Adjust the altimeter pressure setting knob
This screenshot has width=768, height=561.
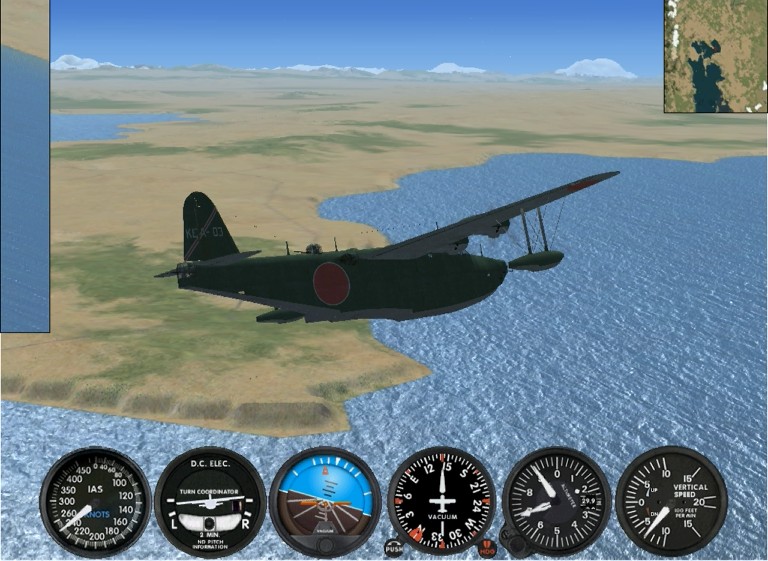[x=518, y=543]
